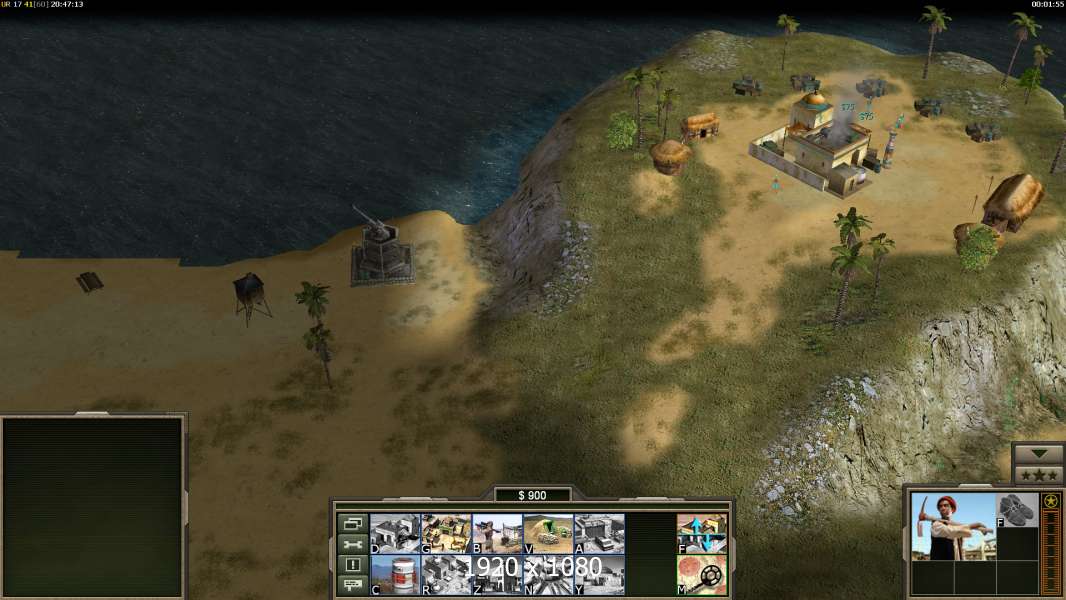
Task: Select the red-striped barrel icon labeled C
Action: [x=395, y=575]
